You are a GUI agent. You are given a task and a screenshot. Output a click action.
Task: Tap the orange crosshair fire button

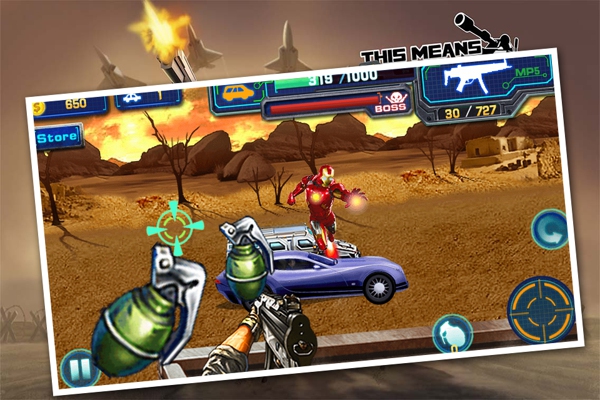(x=539, y=308)
